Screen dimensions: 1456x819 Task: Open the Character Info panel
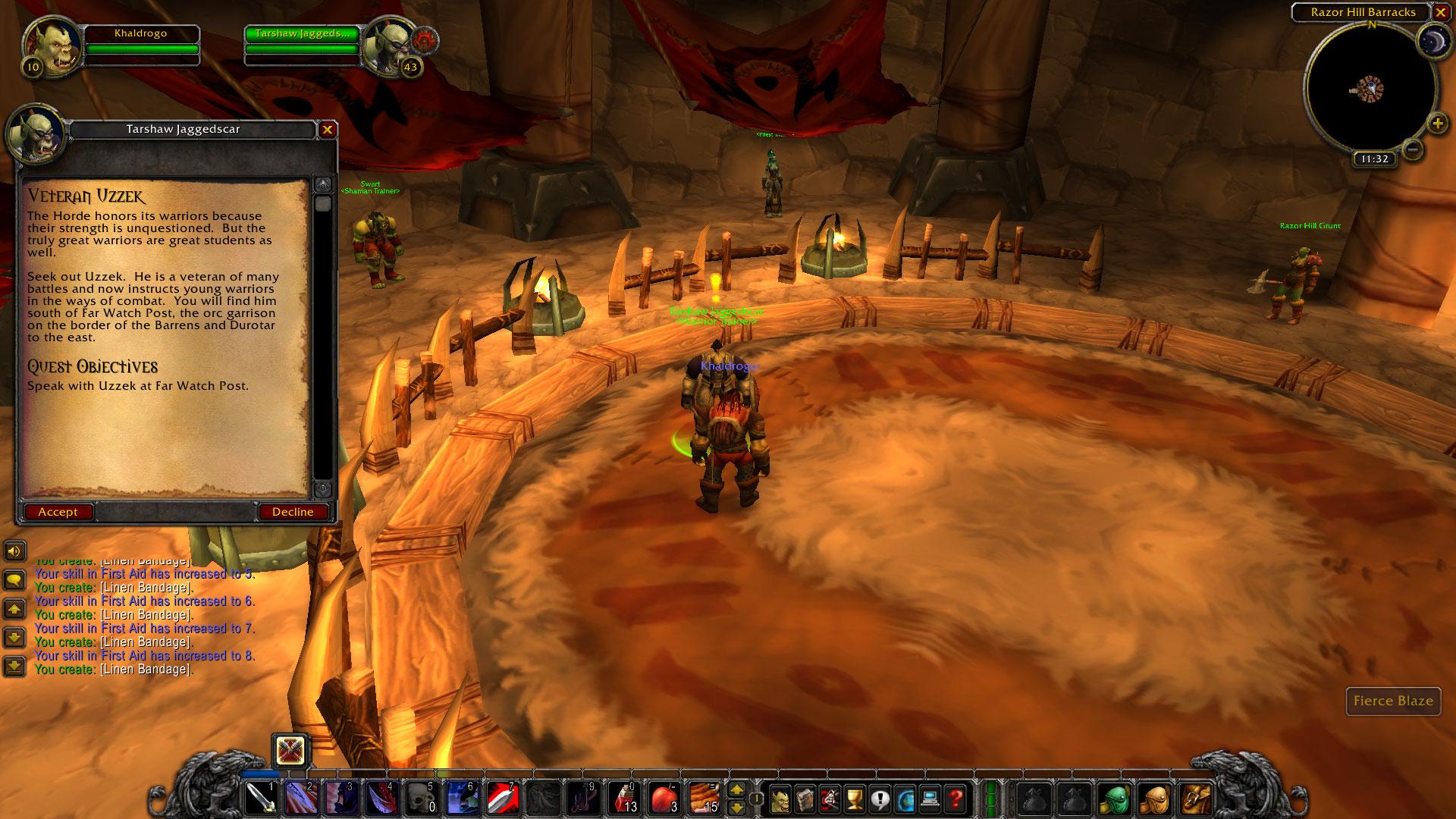tap(780, 798)
